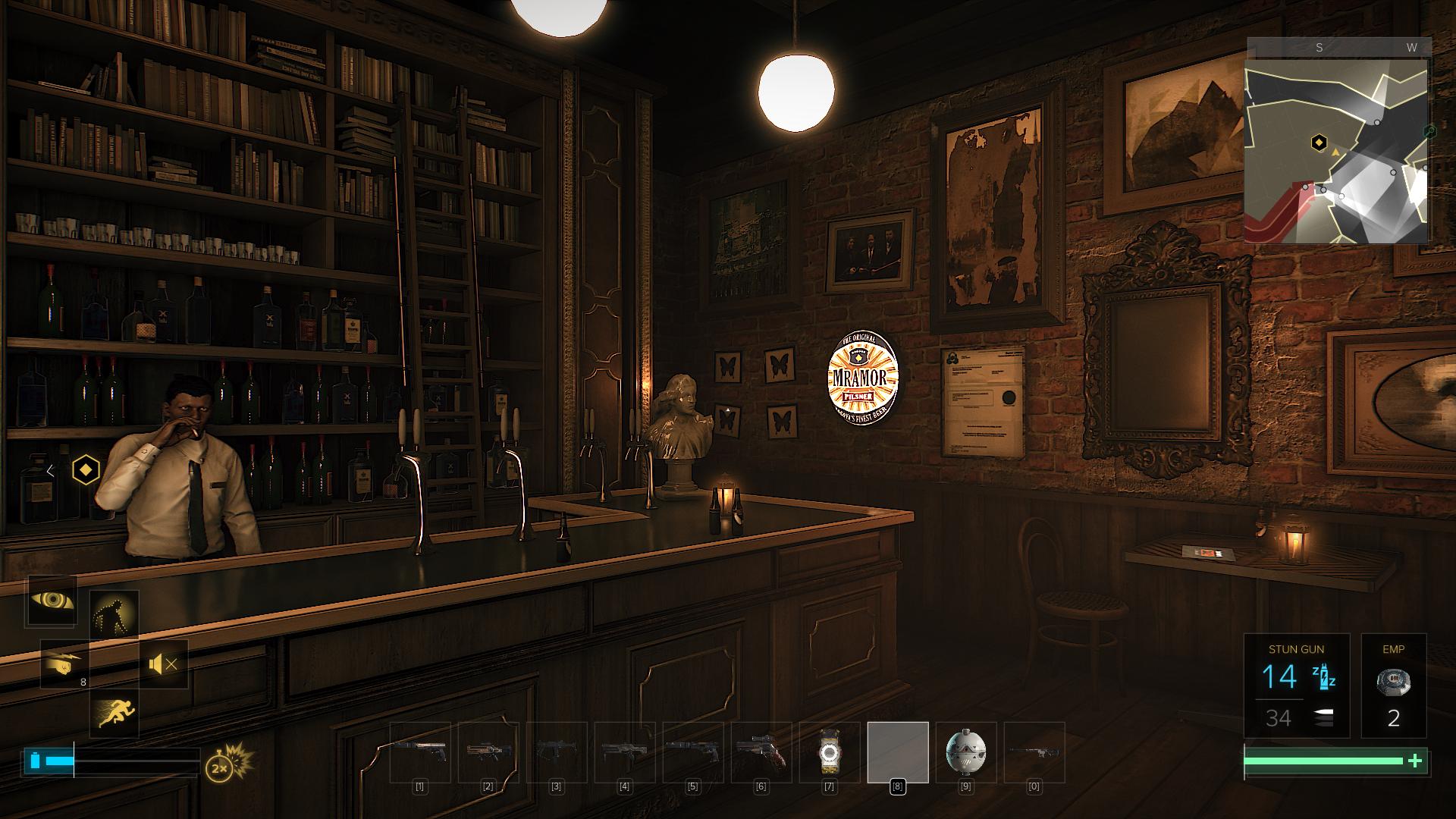1456x819 pixels.
Task: Open the minimap
Action: coord(1338,150)
